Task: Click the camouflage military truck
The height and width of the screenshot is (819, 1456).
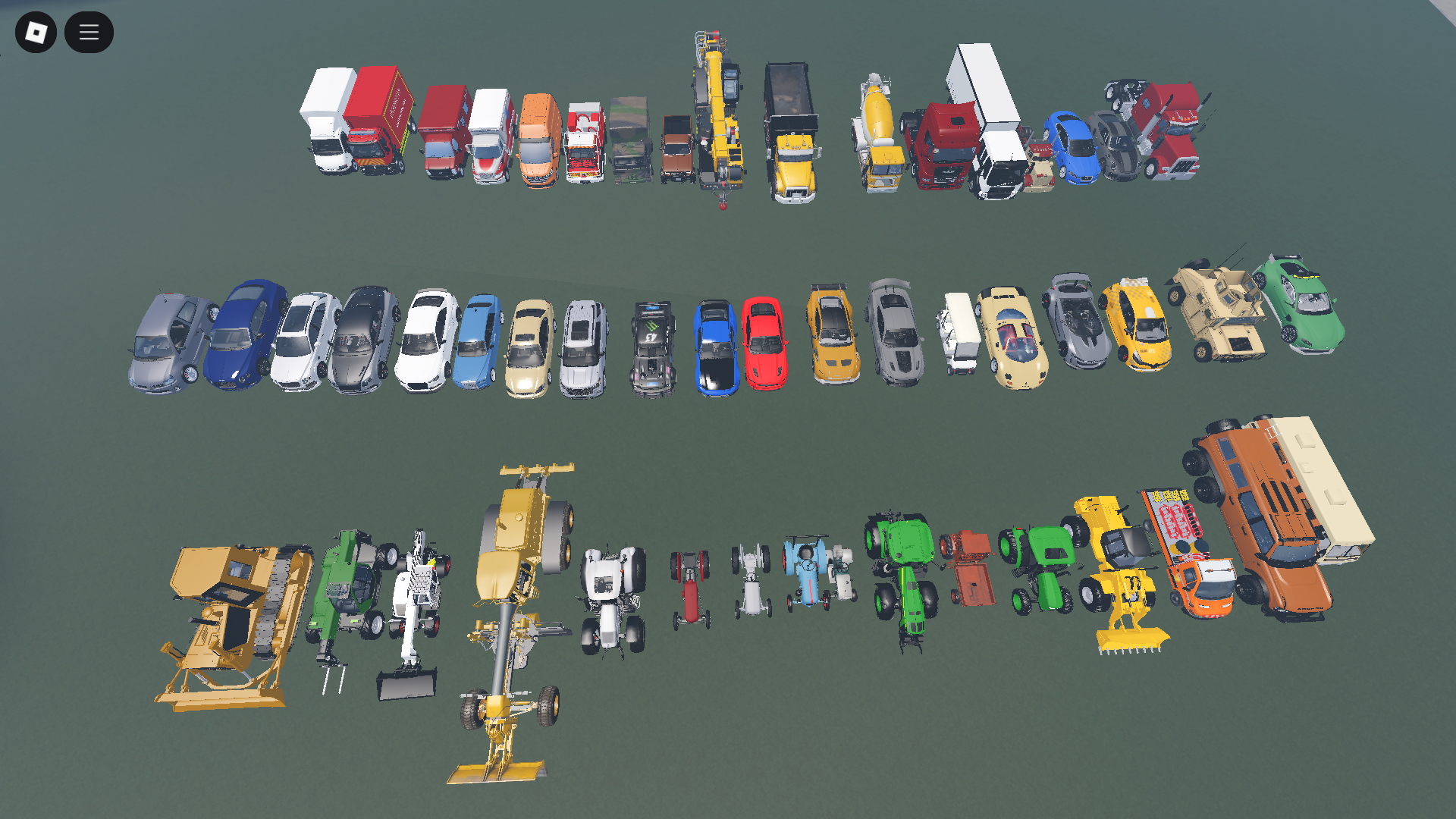Action: pos(629,144)
